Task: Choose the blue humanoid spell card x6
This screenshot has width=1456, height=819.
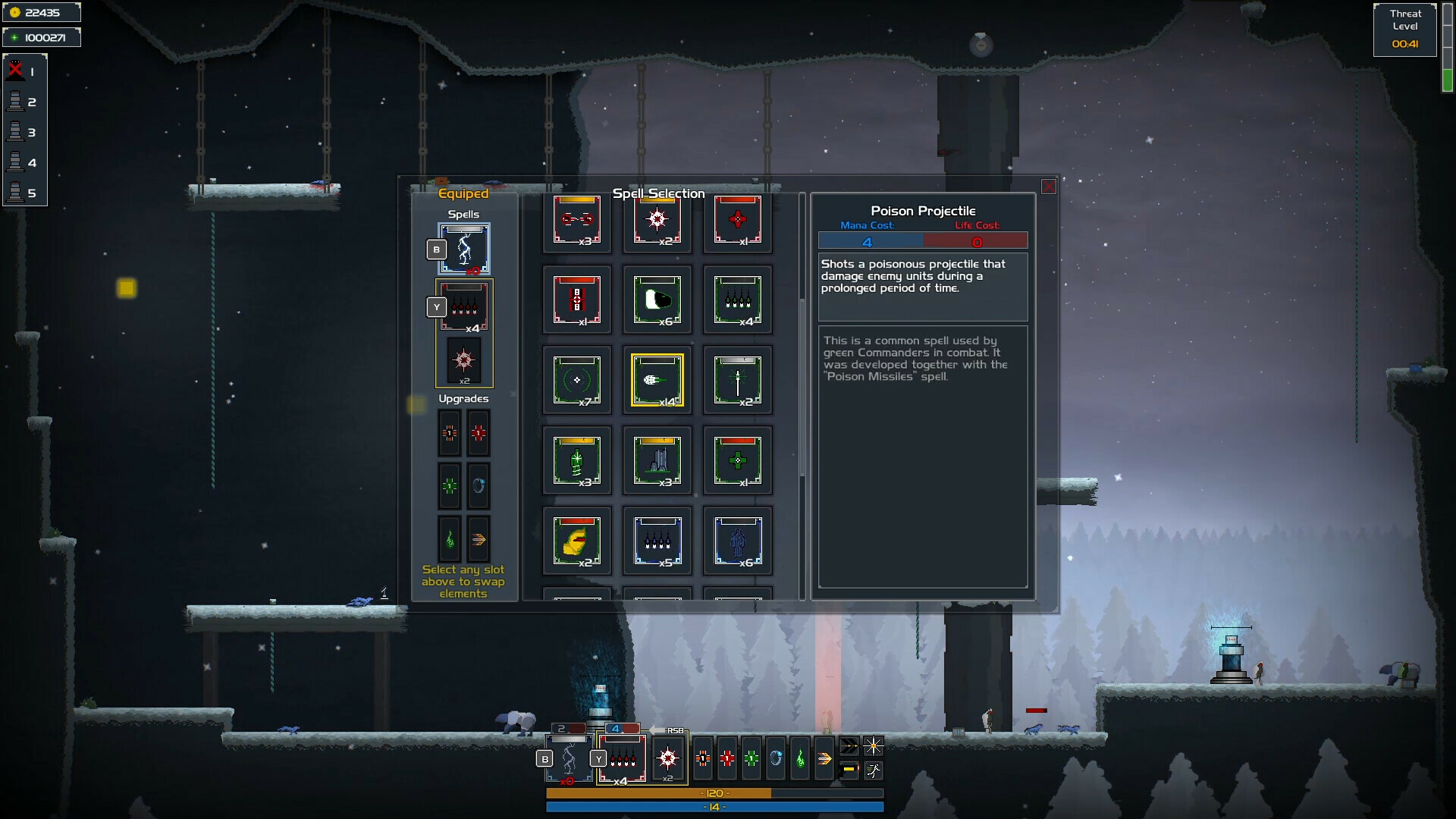Action: click(x=737, y=541)
